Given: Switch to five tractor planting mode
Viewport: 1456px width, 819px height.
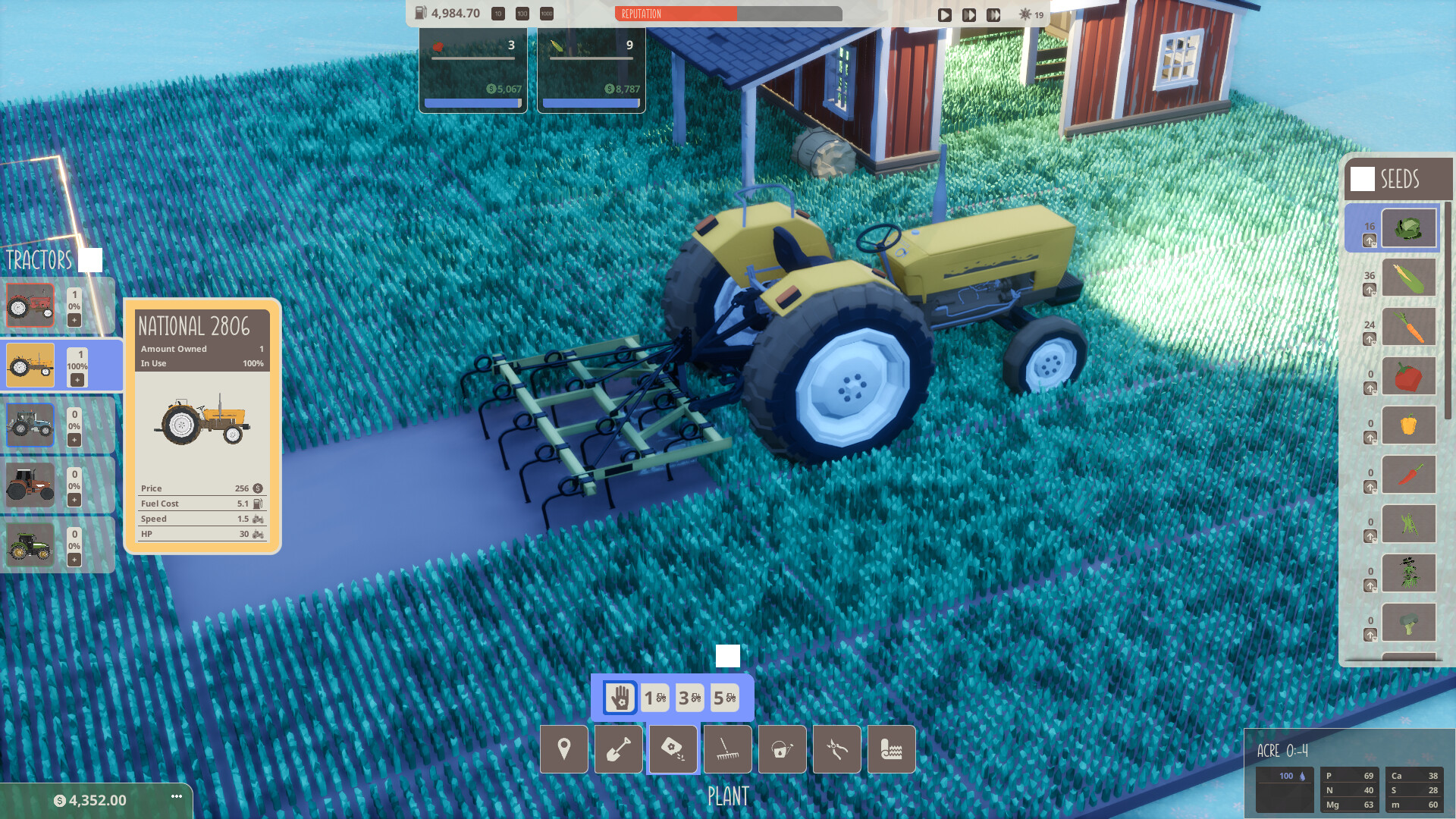Looking at the screenshot, I should [x=725, y=698].
